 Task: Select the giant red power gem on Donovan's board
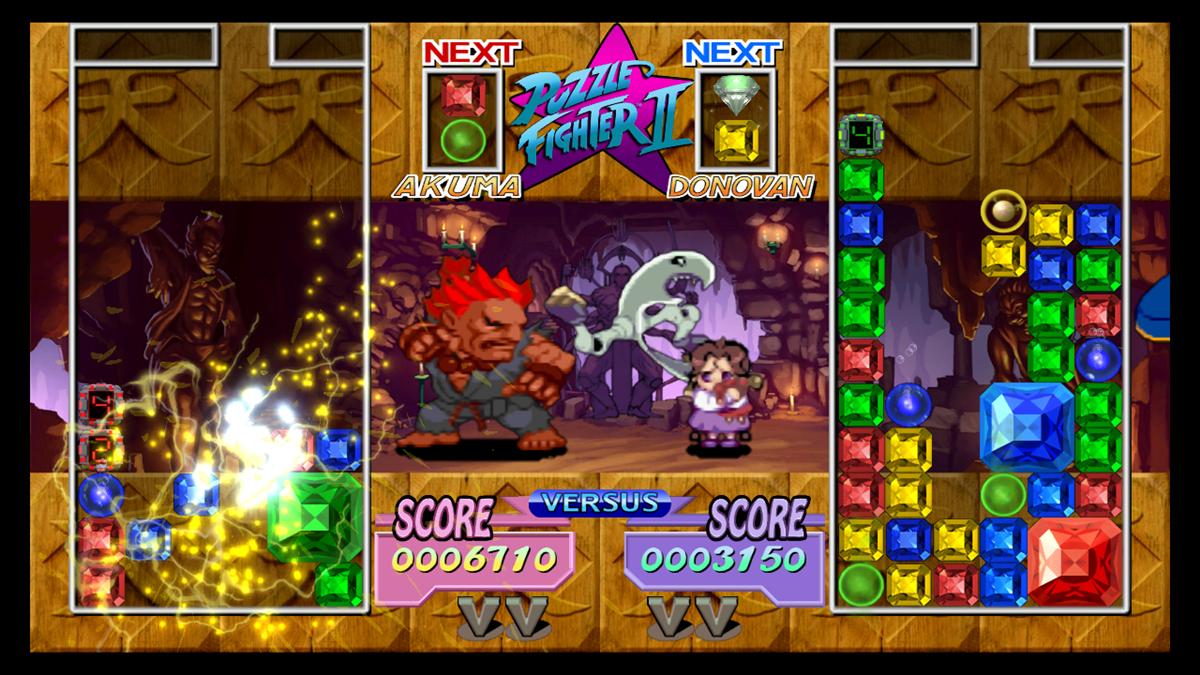tap(1073, 561)
